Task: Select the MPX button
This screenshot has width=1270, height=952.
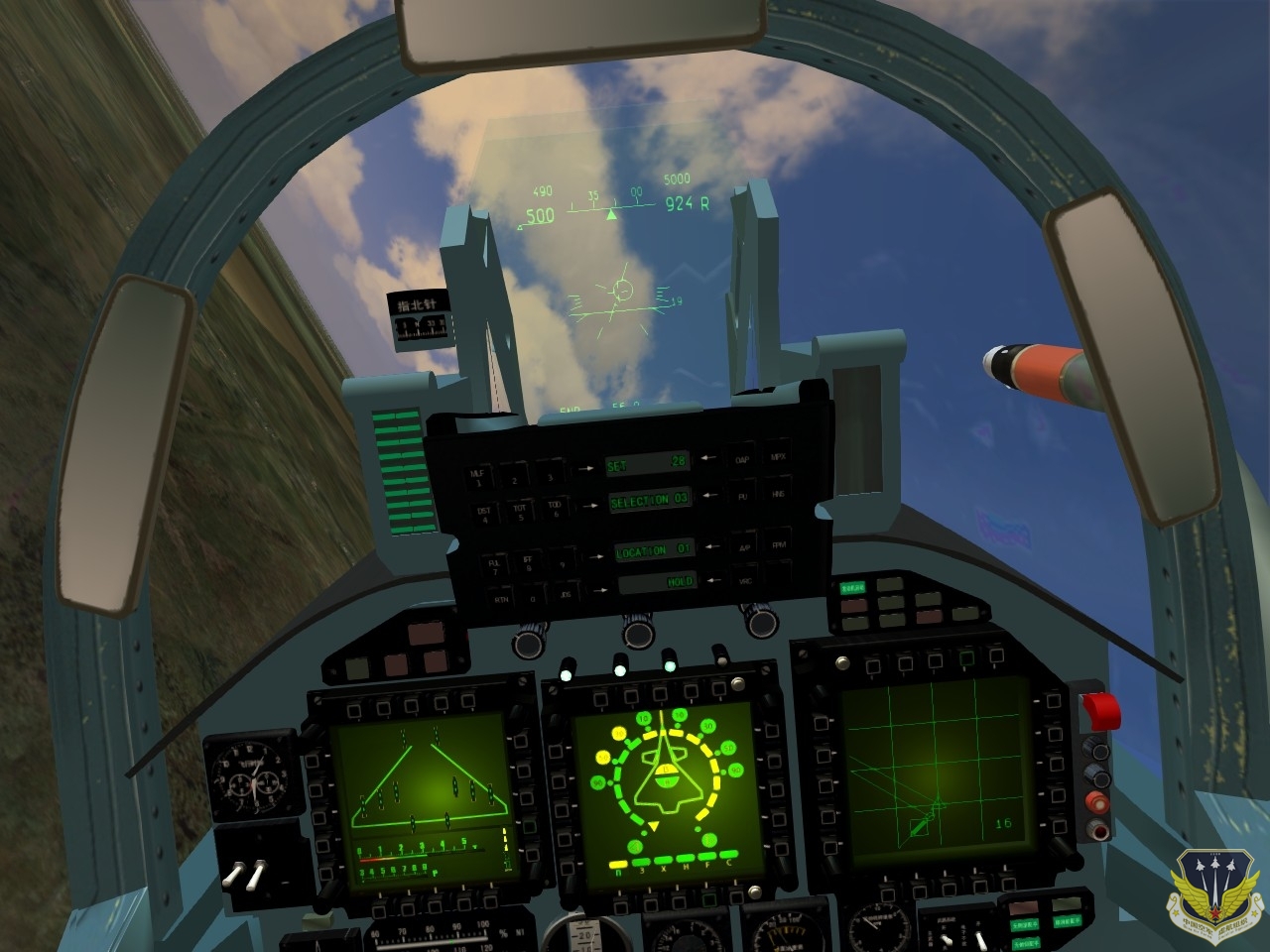Action: (x=777, y=457)
